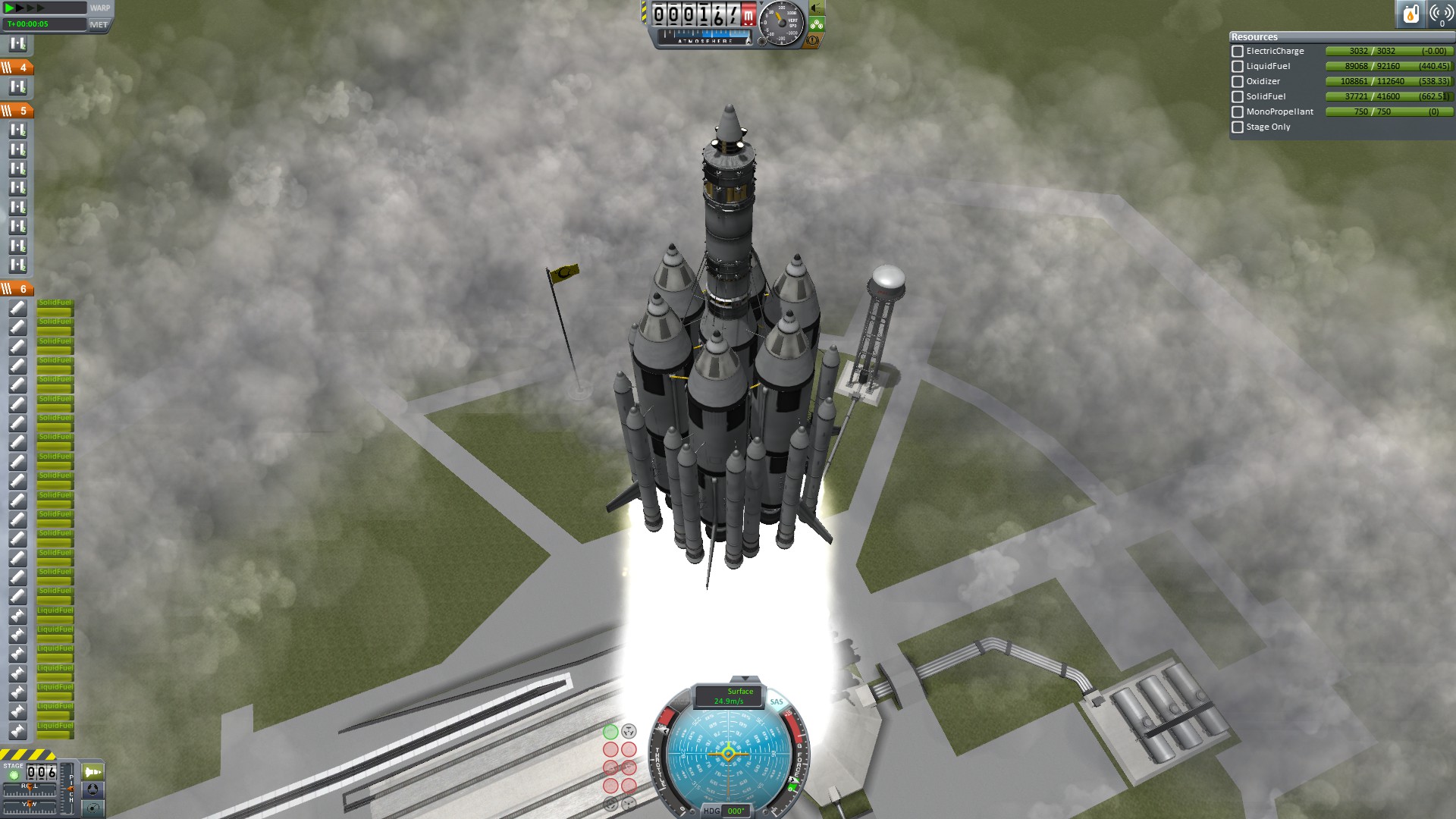Activate the staging mode rocket button
This screenshot has width=1456, height=819.
point(93,772)
